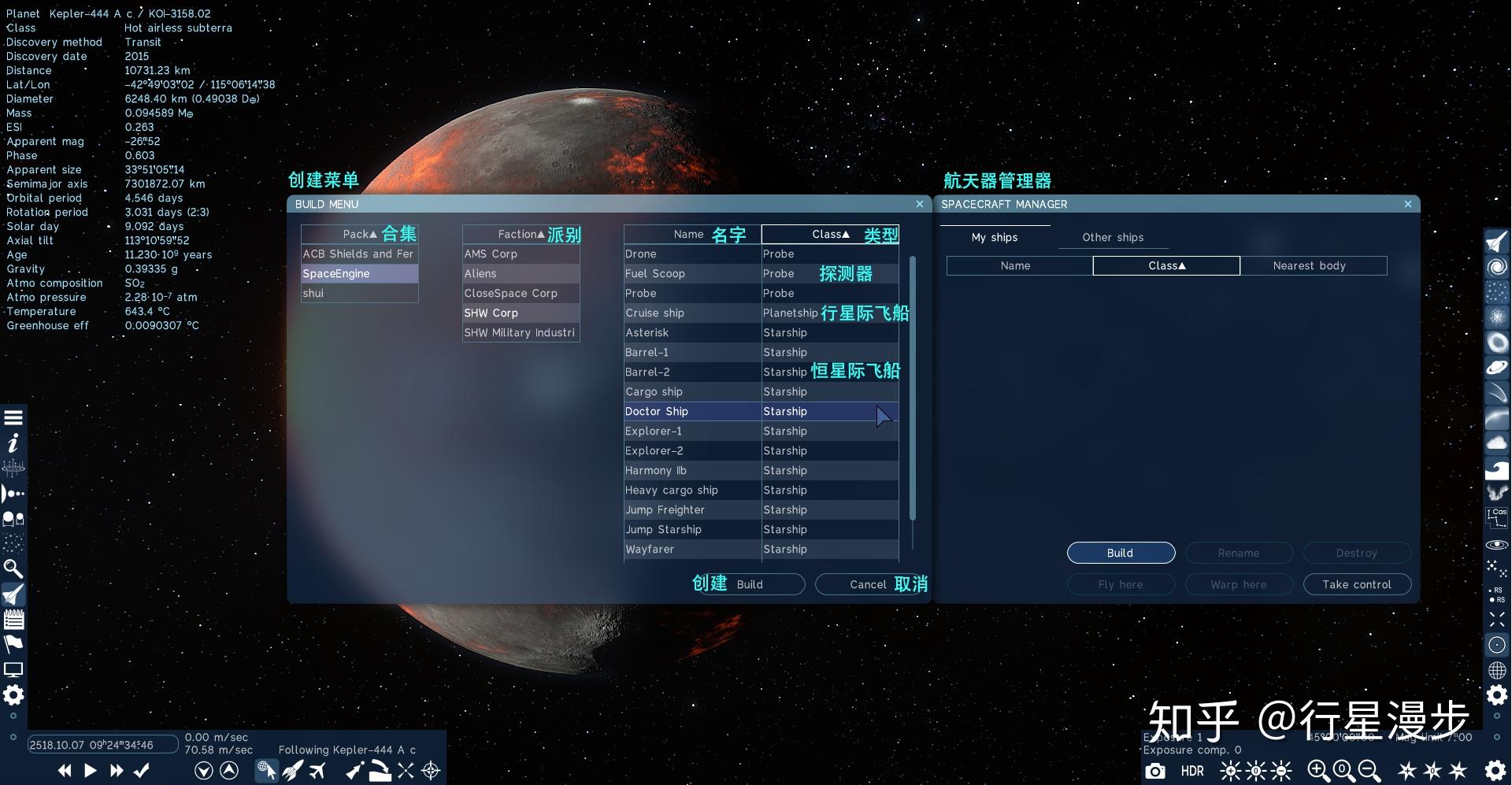
Task: Click the Build button in Spacecraft Manager
Action: click(x=1120, y=553)
